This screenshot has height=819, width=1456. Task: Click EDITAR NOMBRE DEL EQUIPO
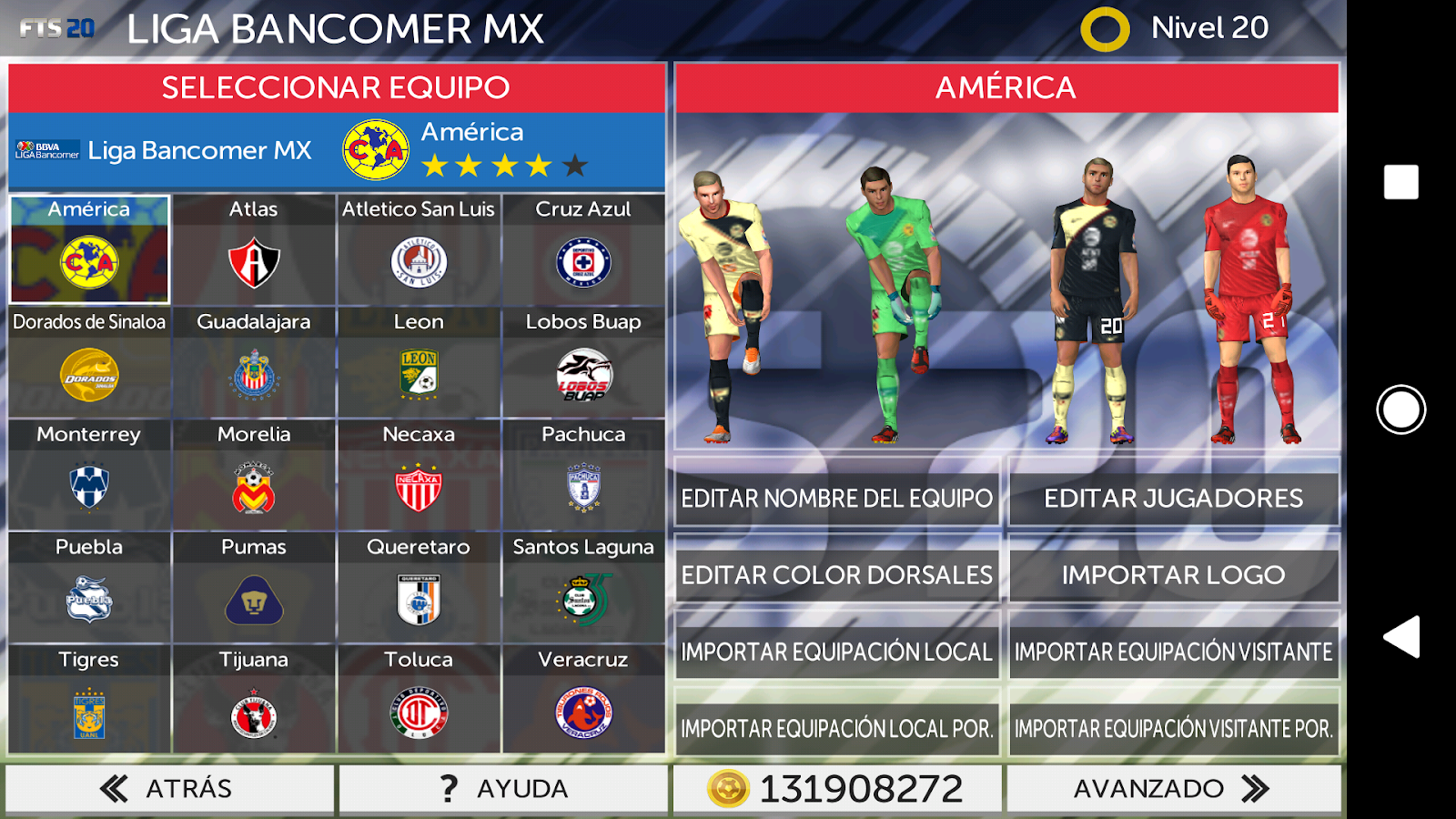pos(835,498)
